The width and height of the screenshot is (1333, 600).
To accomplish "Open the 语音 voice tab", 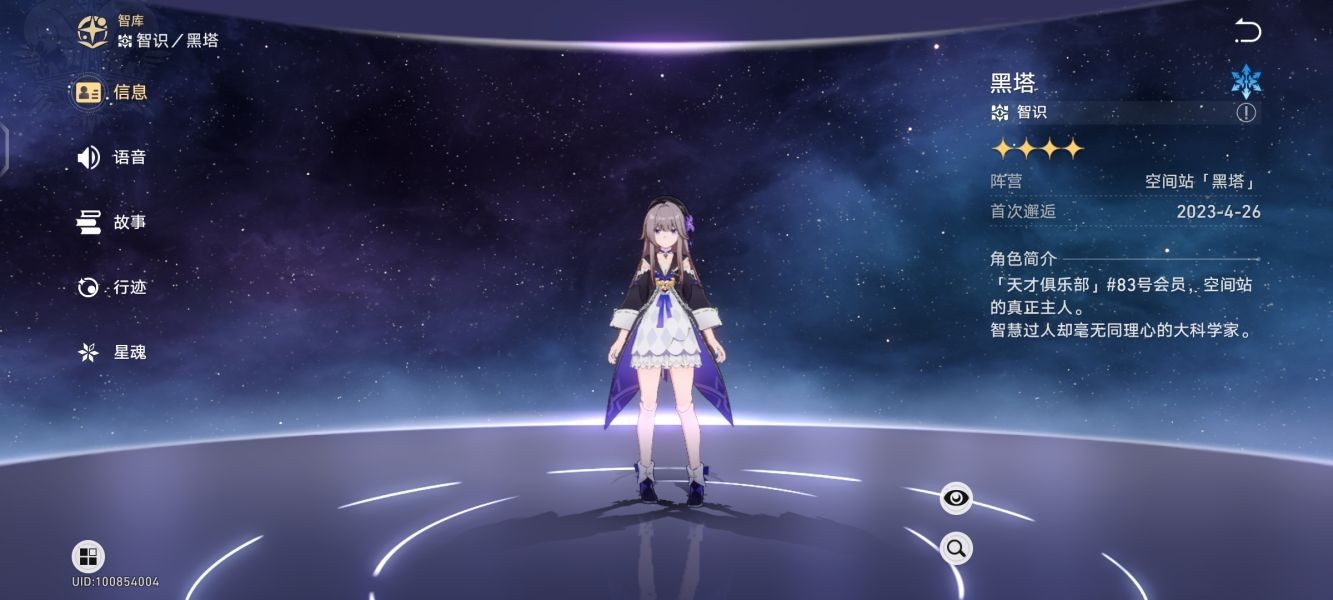I will click(112, 157).
